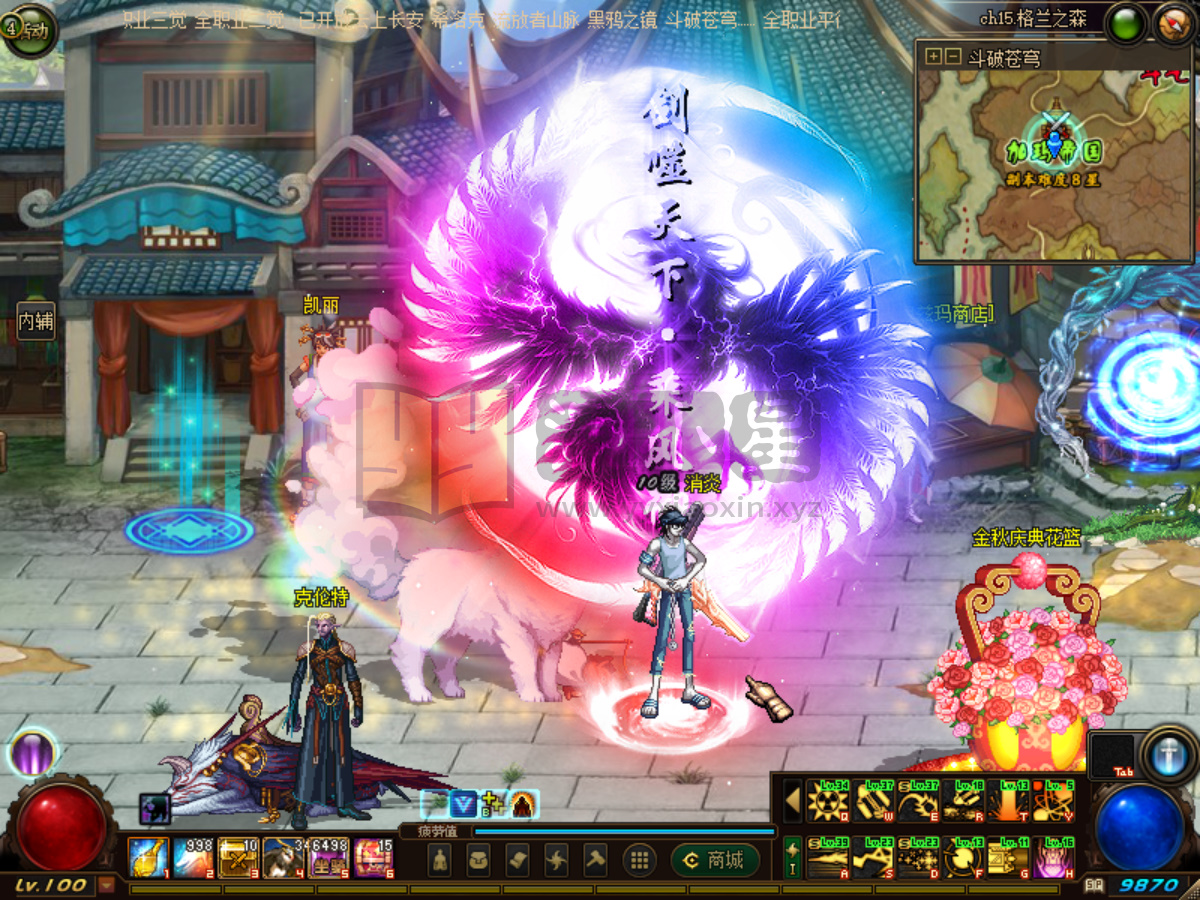Select the 加玛帝国 marker on the minimap
1200x900 pixels.
(1054, 151)
